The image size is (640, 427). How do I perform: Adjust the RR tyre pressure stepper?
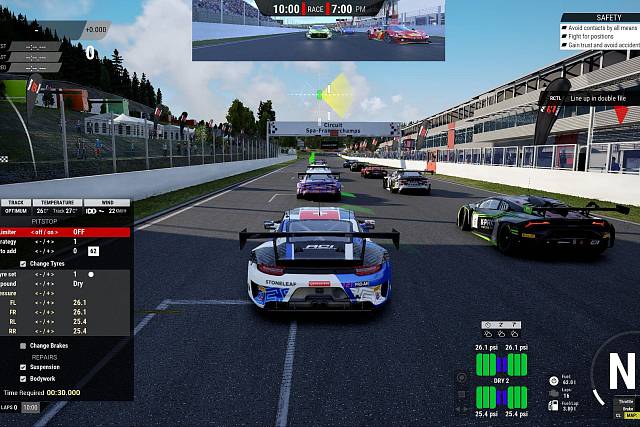pyautogui.click(x=43, y=330)
